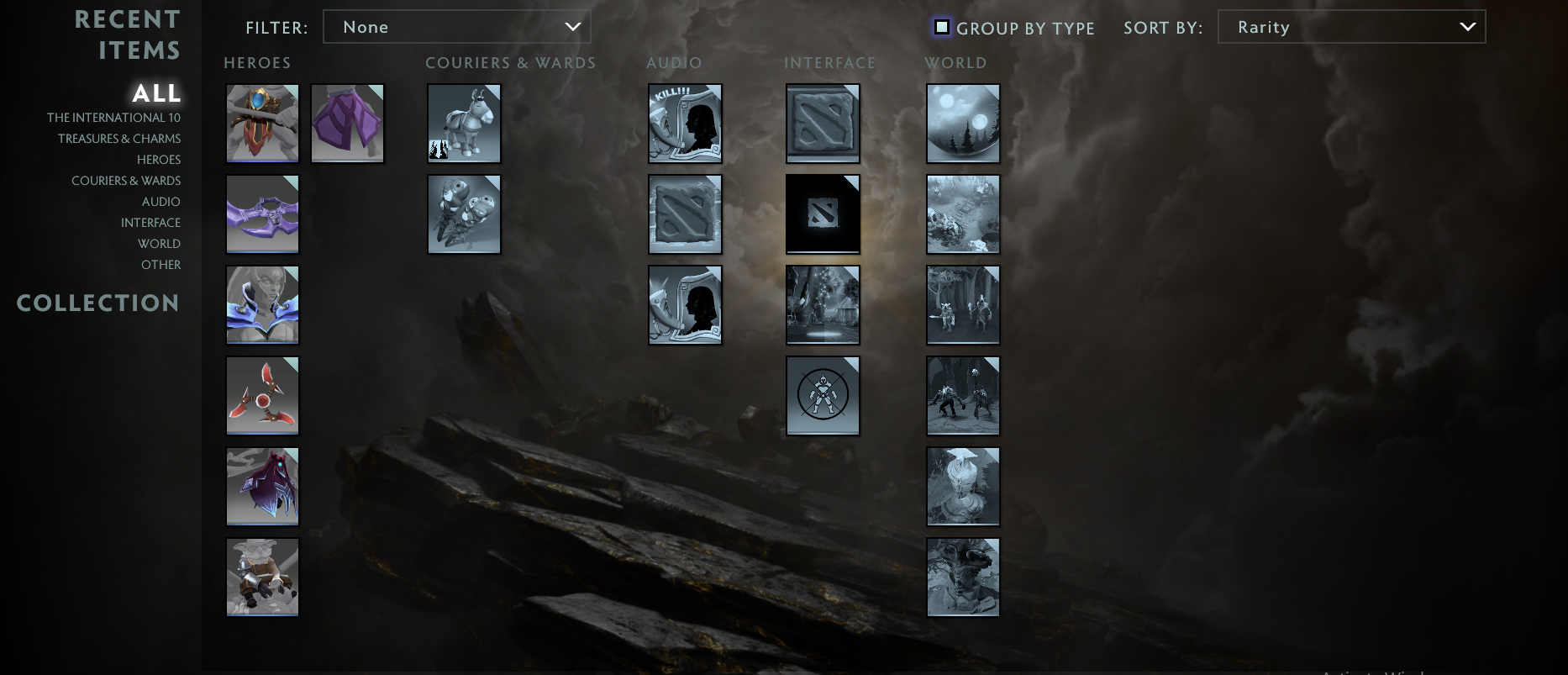1568x675 pixels.
Task: Select the dark cloak item
Action: (x=262, y=486)
